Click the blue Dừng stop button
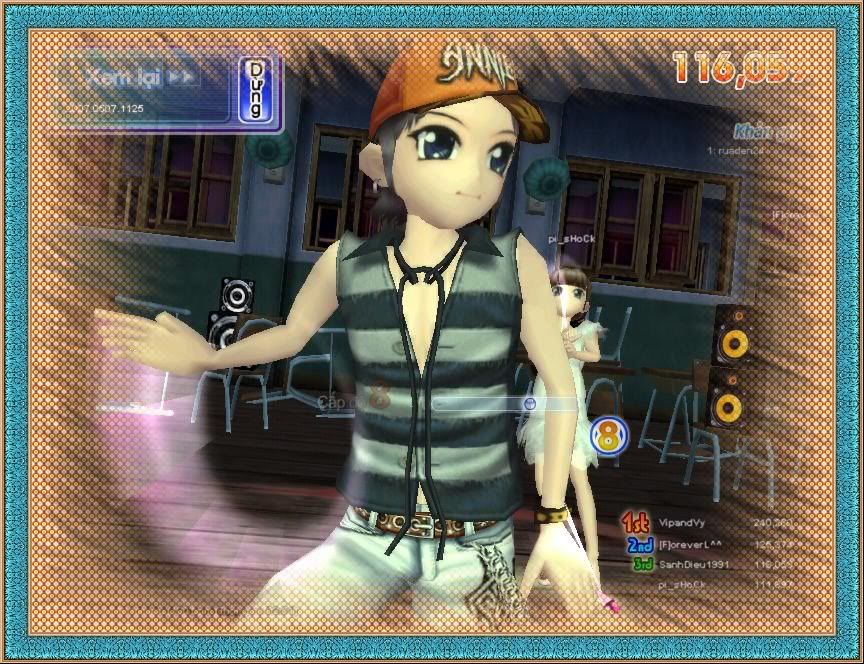This screenshot has height=664, width=864. pos(257,91)
